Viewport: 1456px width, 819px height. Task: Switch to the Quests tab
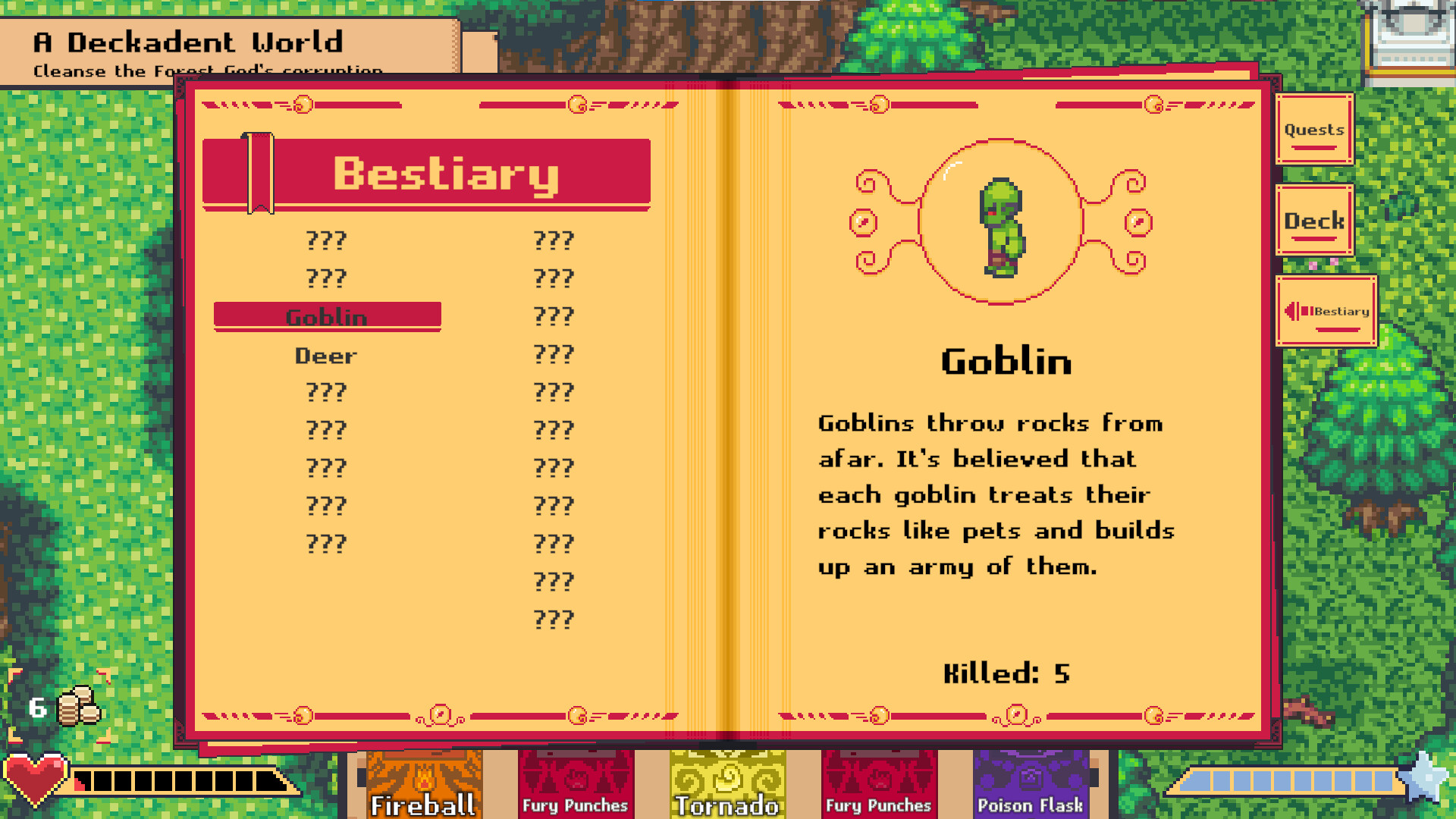point(1313,130)
